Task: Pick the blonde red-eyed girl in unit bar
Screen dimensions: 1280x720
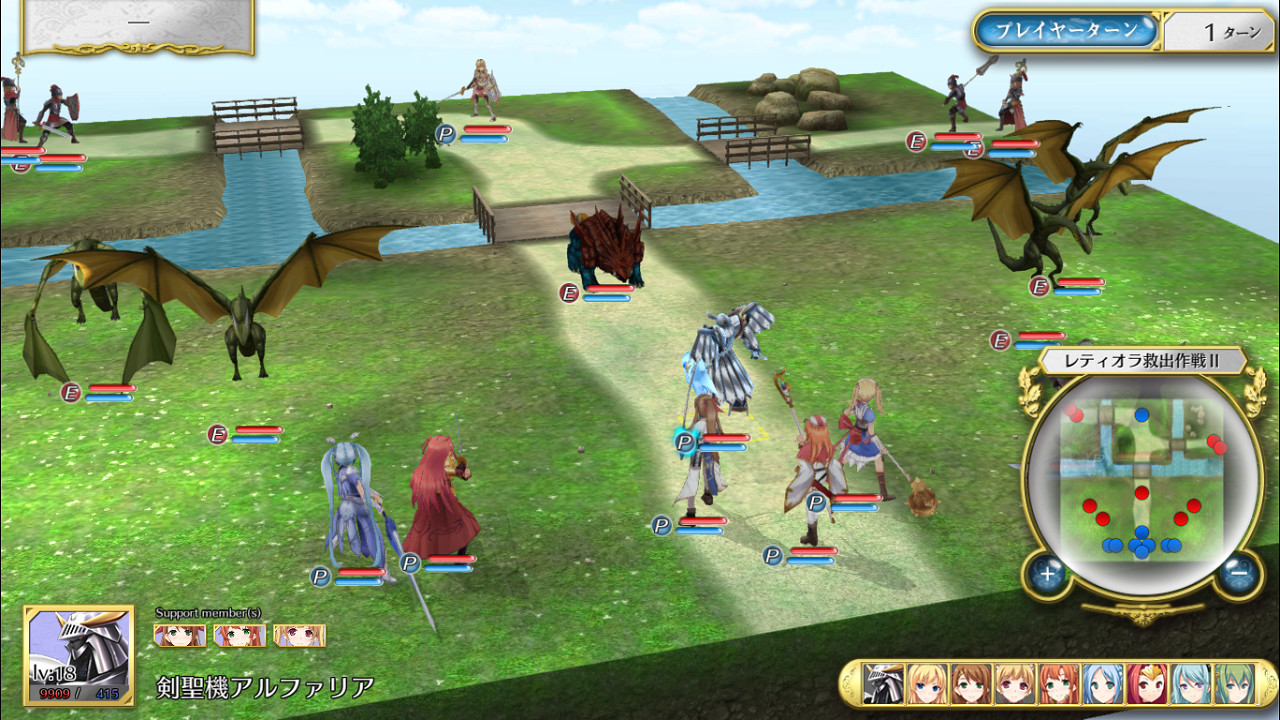Action: point(1015,684)
